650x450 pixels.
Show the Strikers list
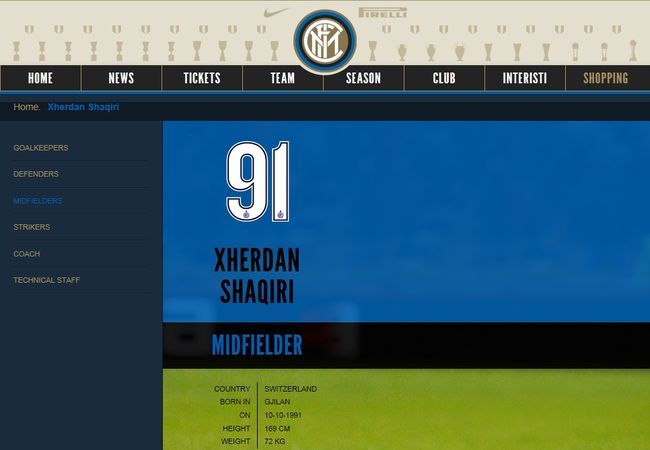(x=32, y=227)
